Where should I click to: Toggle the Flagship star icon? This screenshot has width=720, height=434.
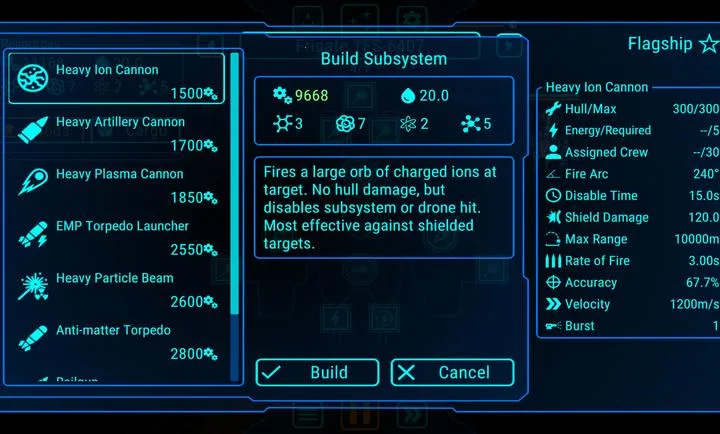tap(708, 44)
